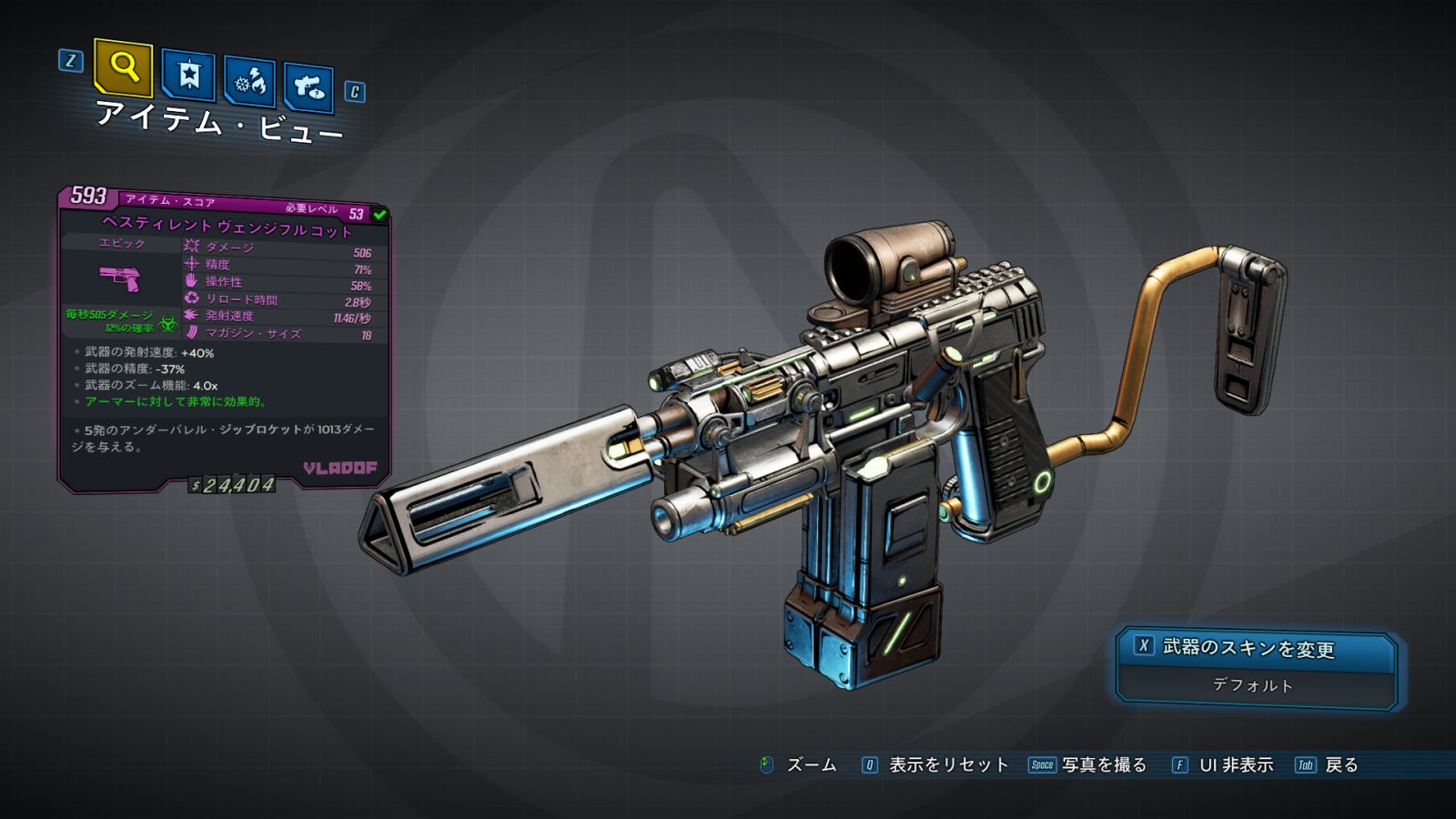The image size is (1456, 819).
Task: Reset the view with 表示をリセット
Action: click(x=935, y=765)
